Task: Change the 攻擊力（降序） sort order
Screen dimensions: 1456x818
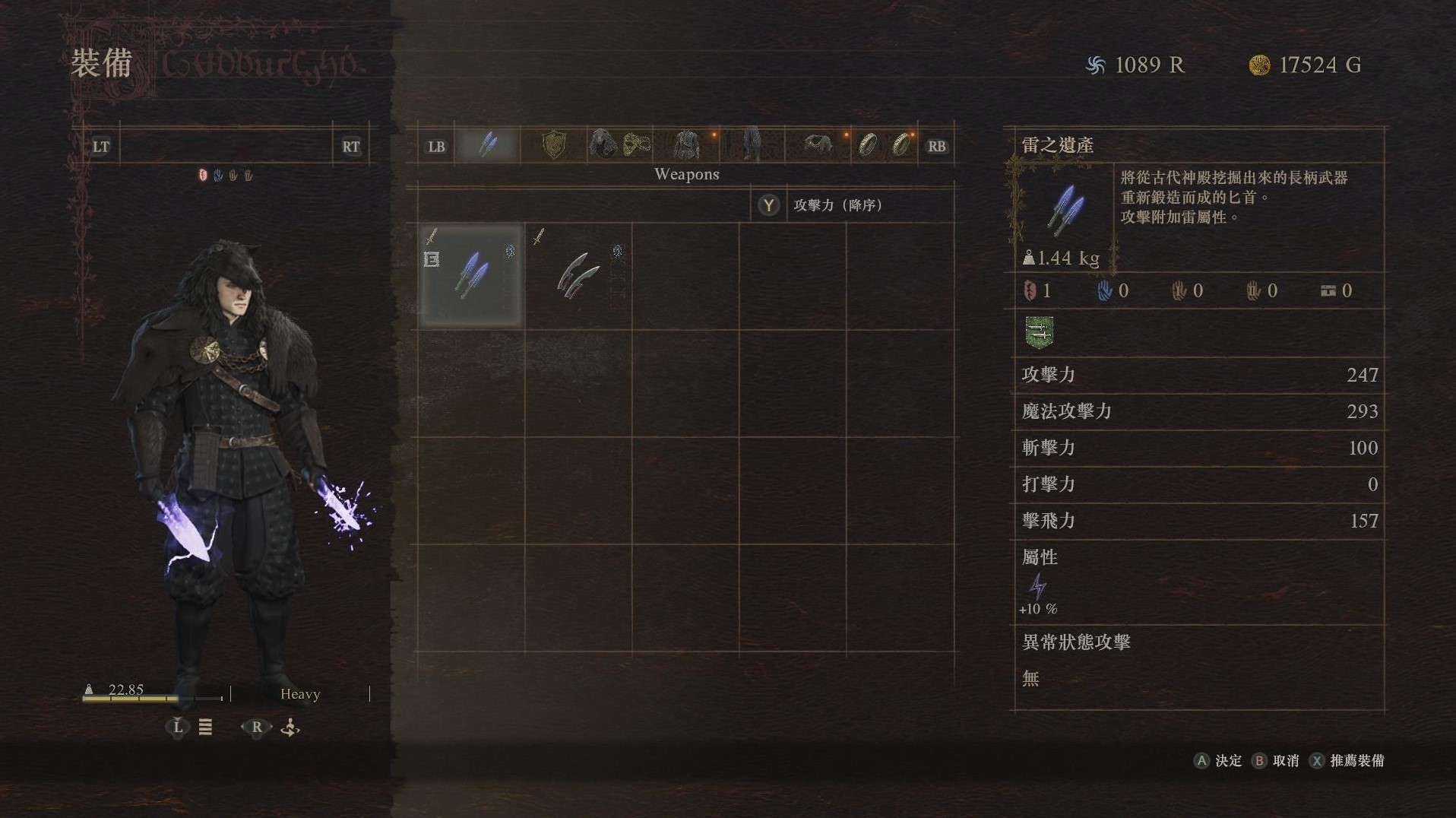Action: 769,205
